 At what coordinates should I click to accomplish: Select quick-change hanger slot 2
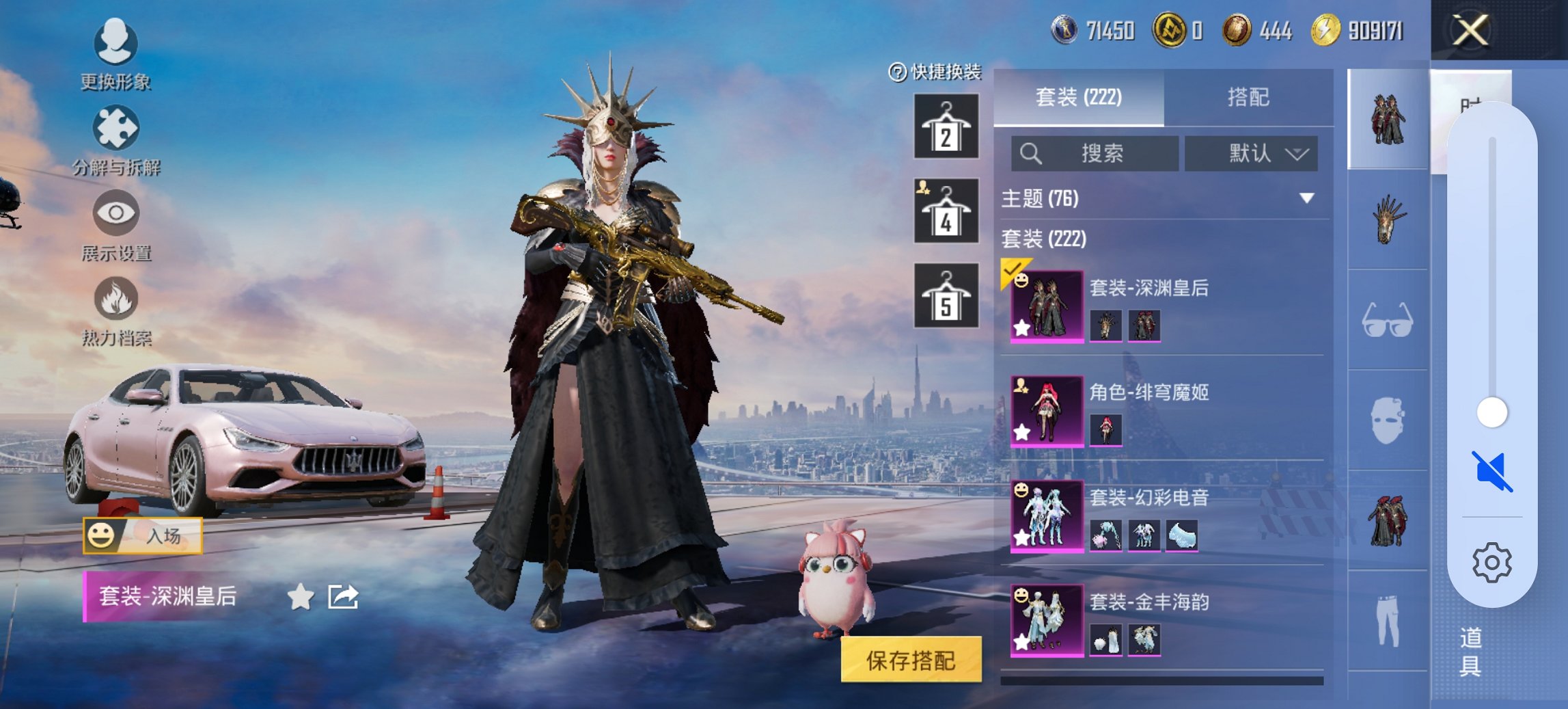946,126
